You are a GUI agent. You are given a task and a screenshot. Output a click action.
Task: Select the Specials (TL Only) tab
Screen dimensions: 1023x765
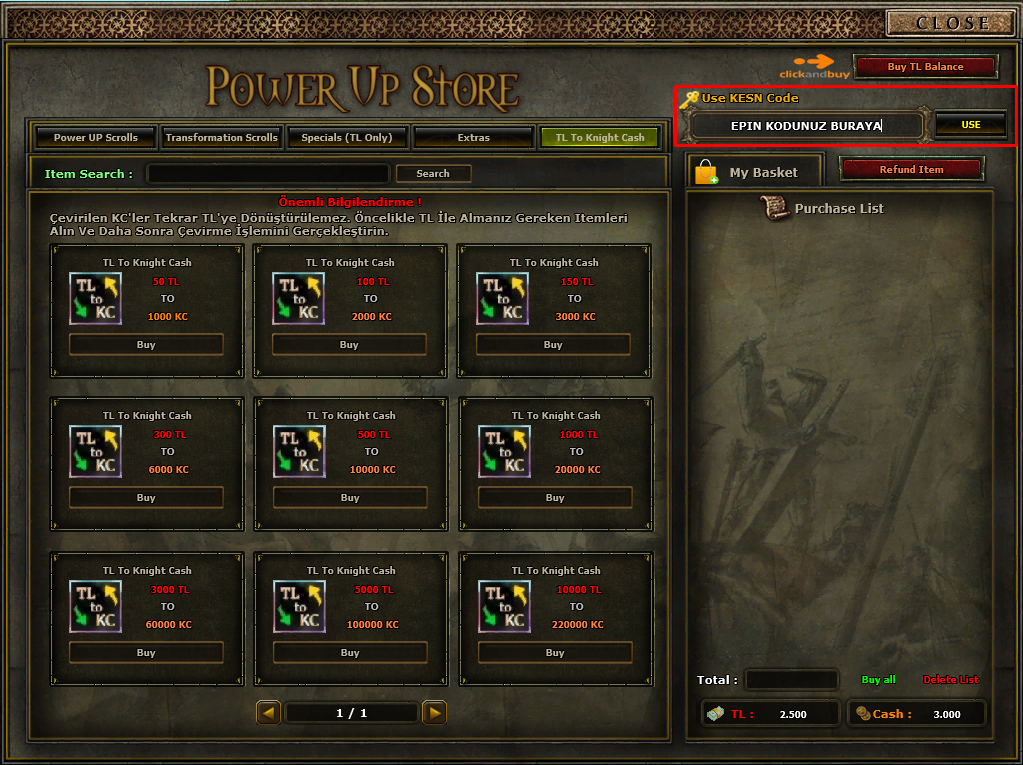(346, 138)
